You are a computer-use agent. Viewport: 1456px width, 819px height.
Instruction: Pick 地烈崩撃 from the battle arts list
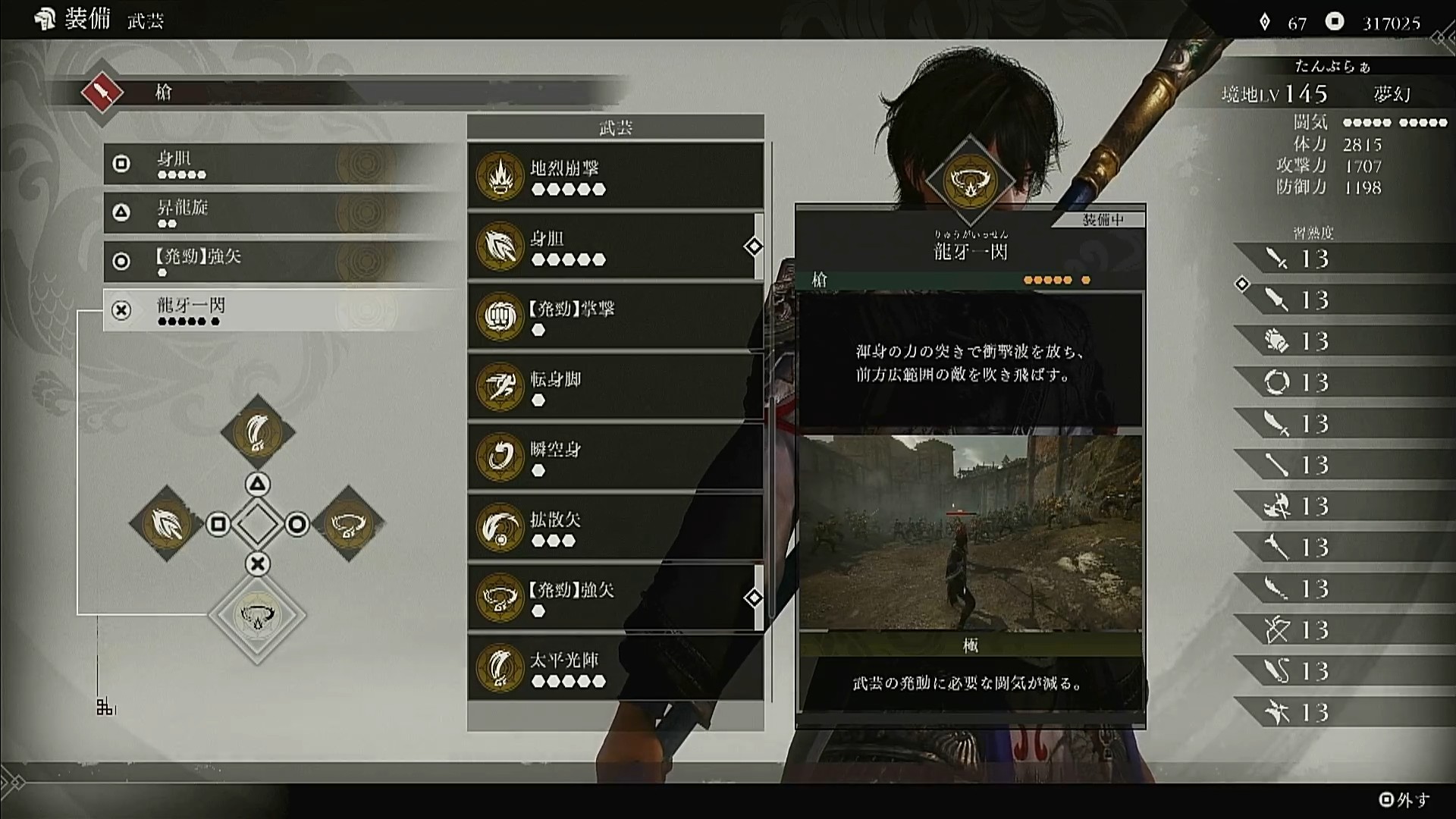click(615, 176)
